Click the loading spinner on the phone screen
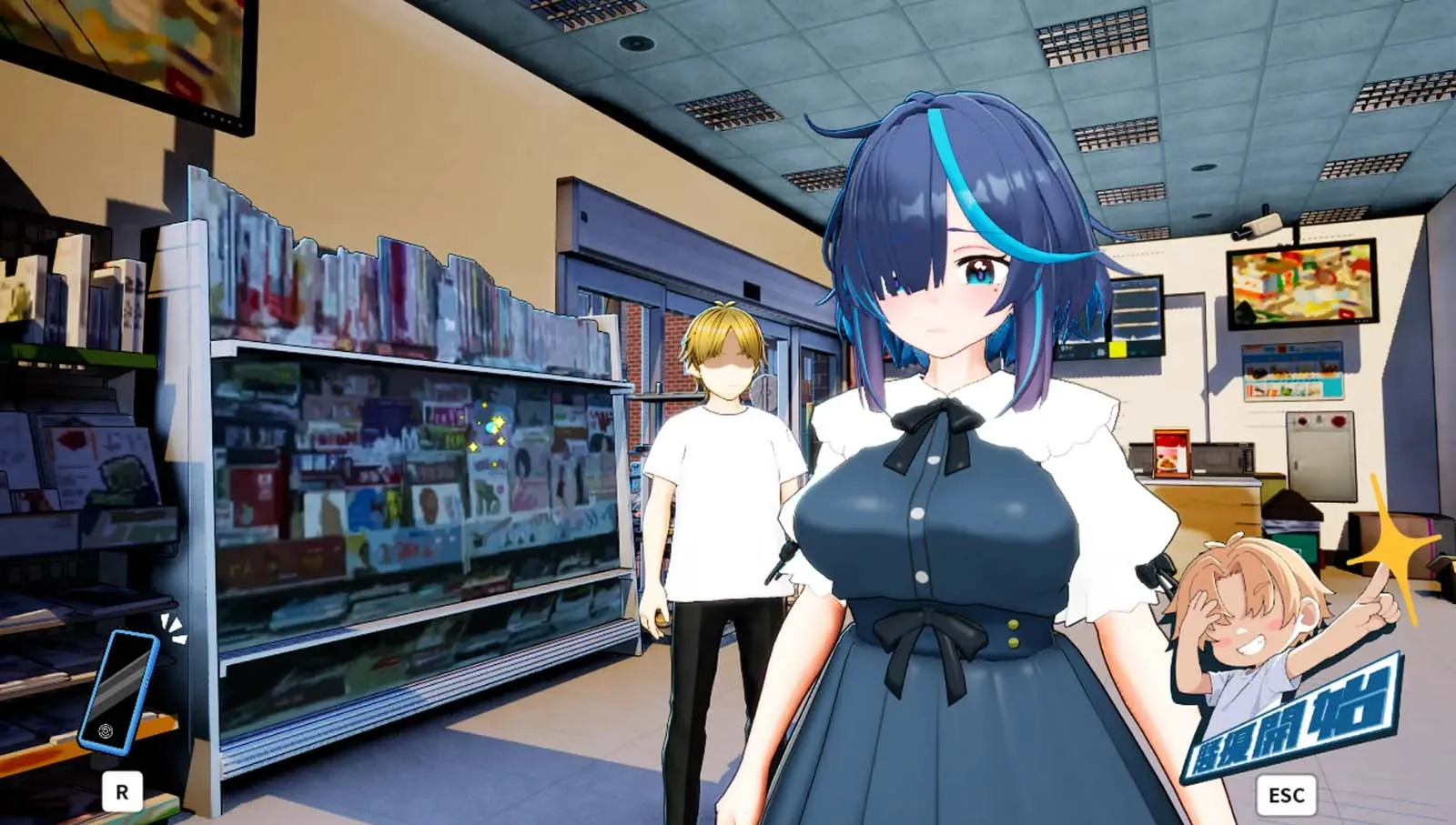The width and height of the screenshot is (1456, 825). pyautogui.click(x=106, y=732)
